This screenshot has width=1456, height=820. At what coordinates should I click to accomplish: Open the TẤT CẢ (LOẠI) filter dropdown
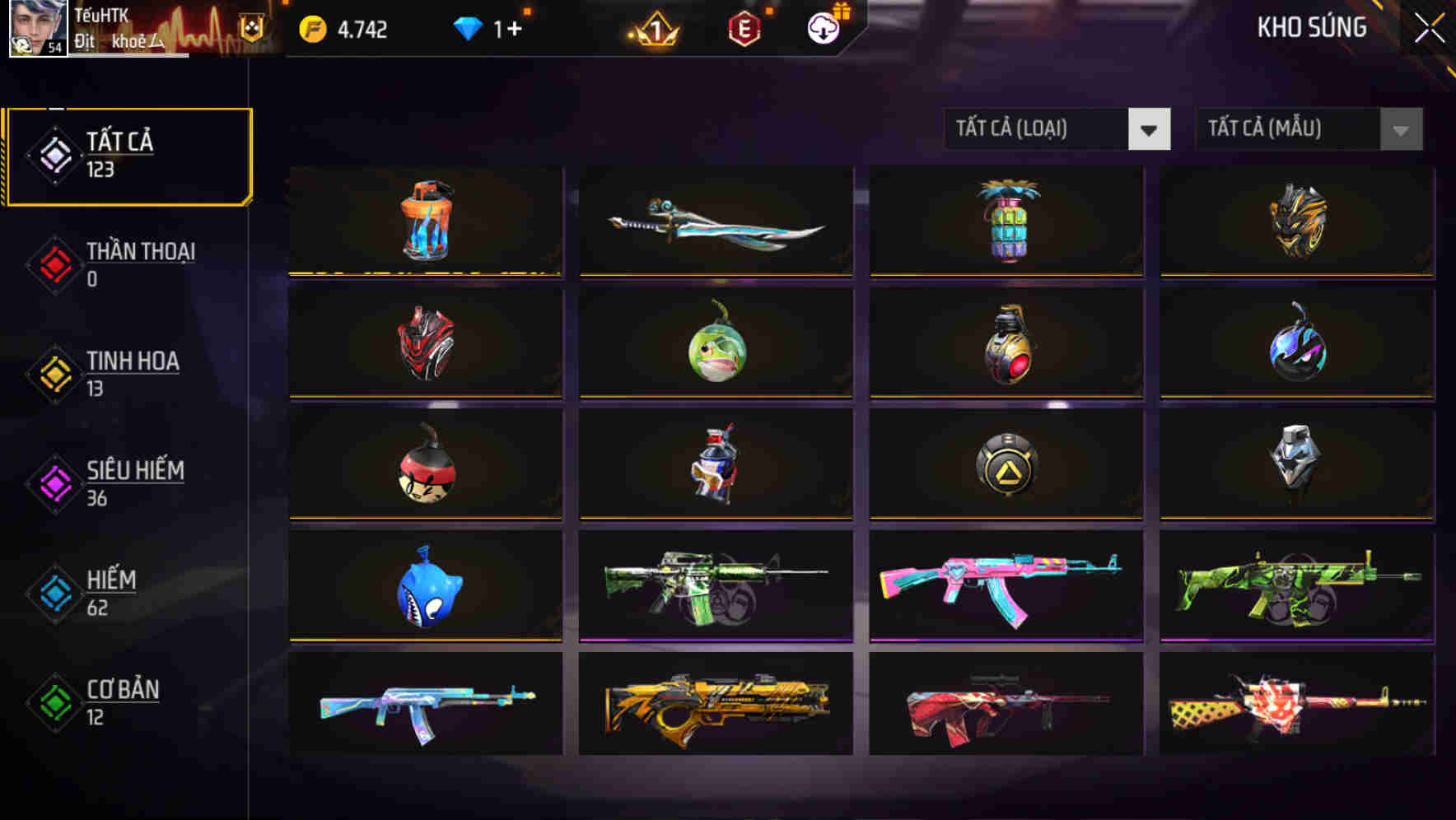pos(1057,129)
